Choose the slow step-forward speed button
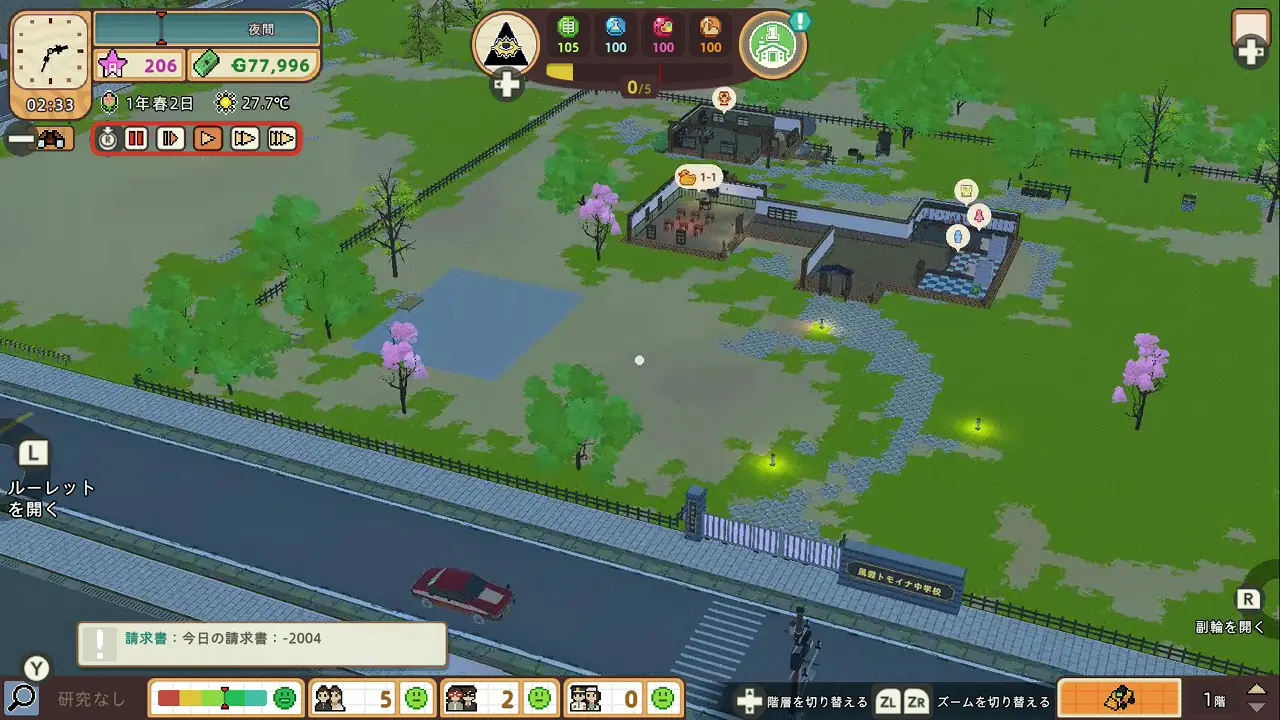Screen dimensions: 1280x720 171,139
